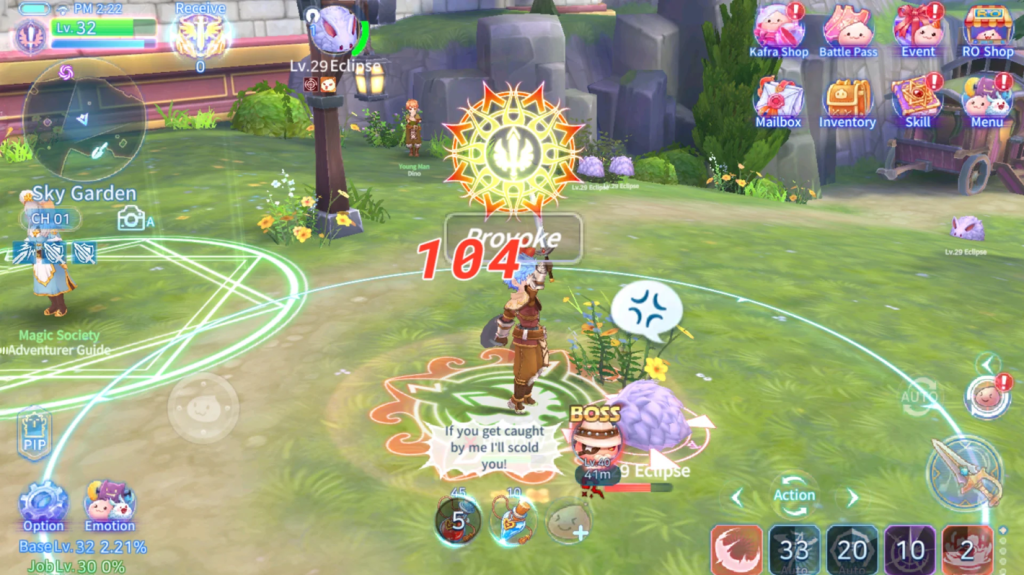Click the circular Sky Garden minimap
Screen dimensions: 1024x575
tap(84, 118)
